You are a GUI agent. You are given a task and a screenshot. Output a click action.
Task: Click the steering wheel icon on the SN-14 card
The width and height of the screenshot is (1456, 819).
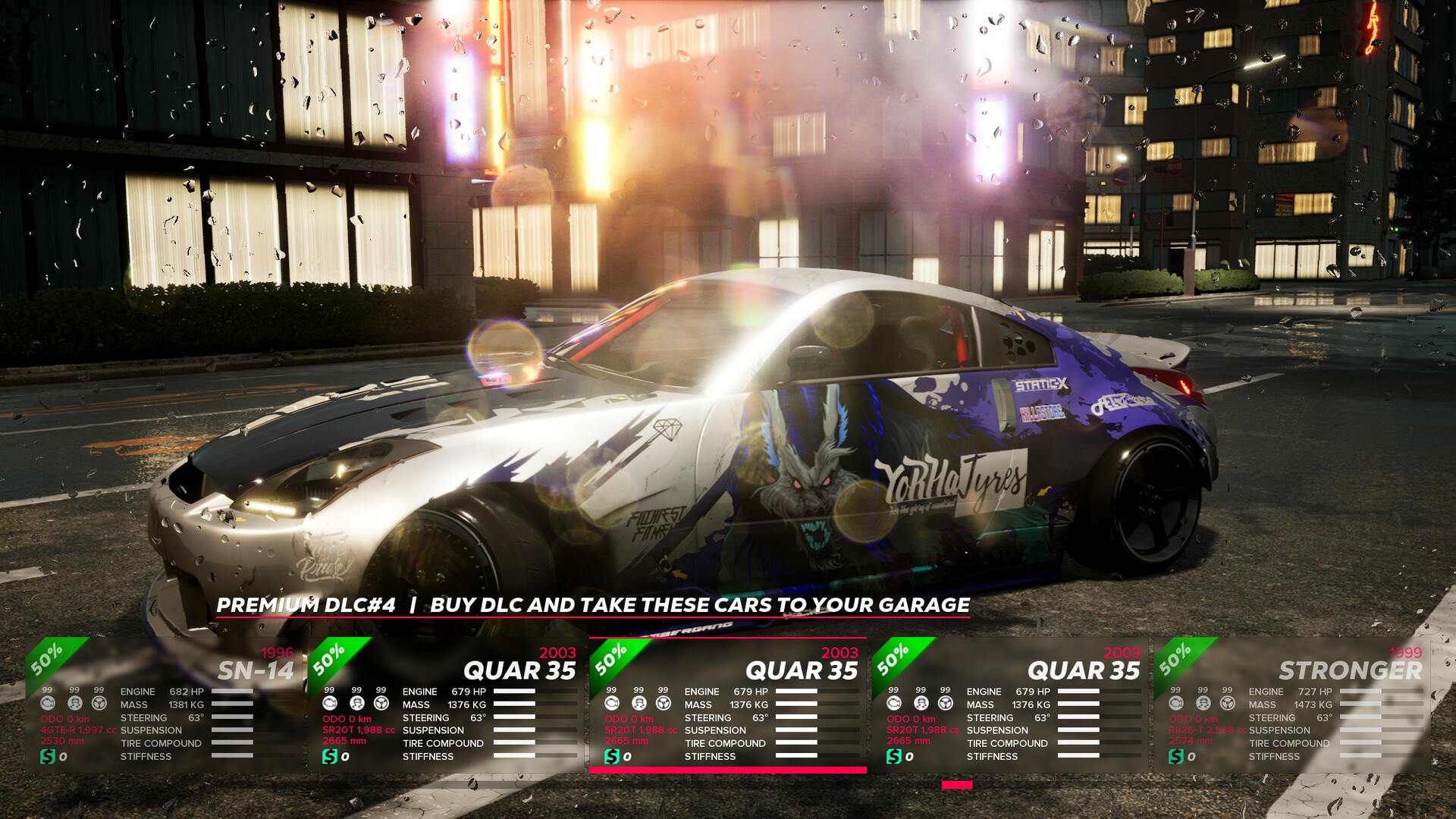tap(99, 704)
